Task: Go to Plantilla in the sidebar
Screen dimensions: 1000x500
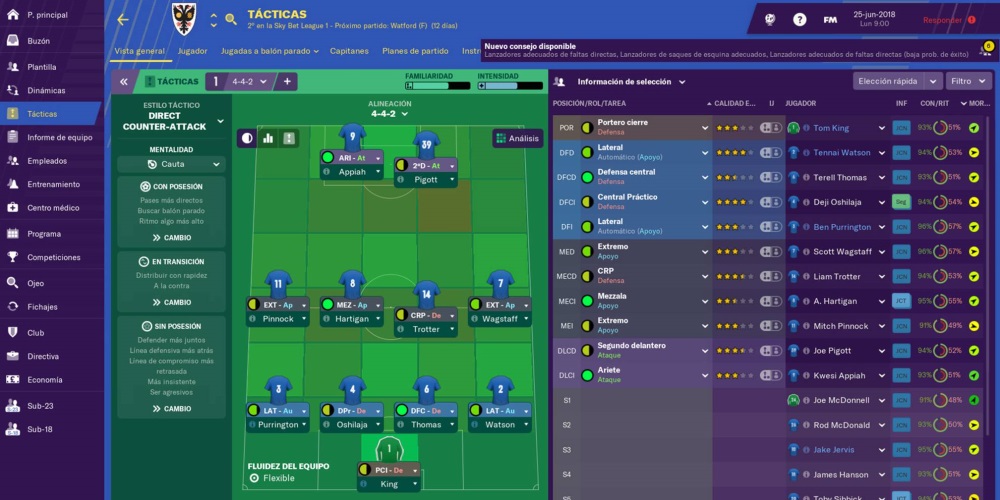Action: 42,66
